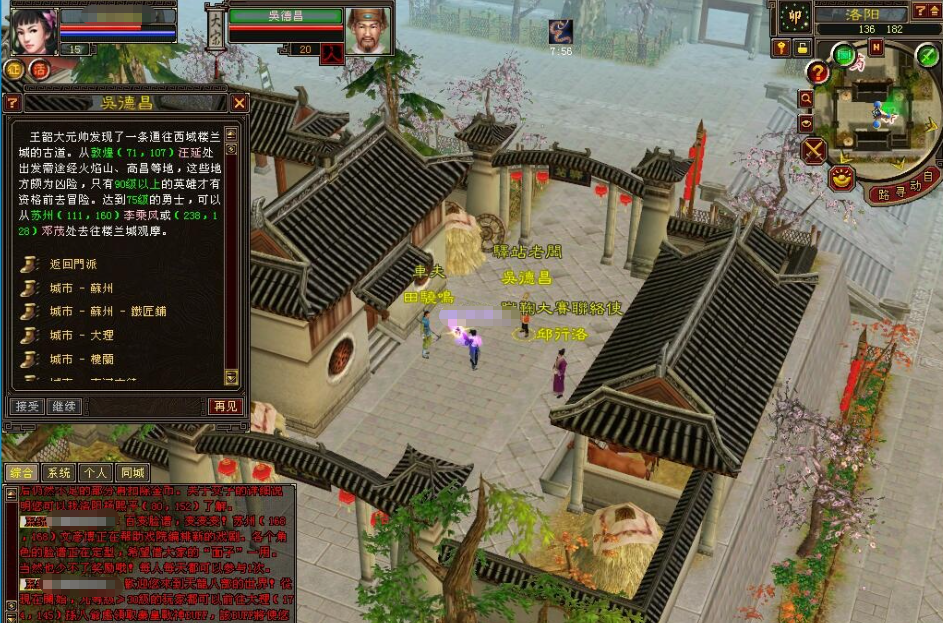Image resolution: width=943 pixels, height=623 pixels.
Task: Show the 个人 chat tab
Action: [95, 472]
